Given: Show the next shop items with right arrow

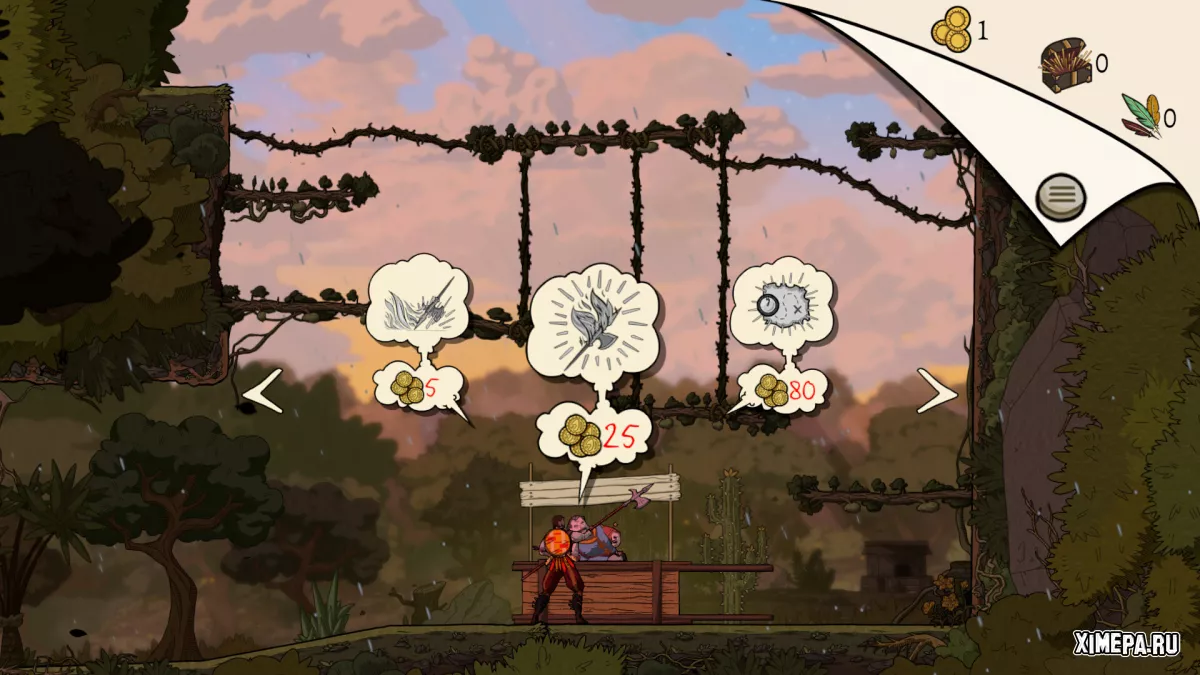Looking at the screenshot, I should click(x=937, y=392).
